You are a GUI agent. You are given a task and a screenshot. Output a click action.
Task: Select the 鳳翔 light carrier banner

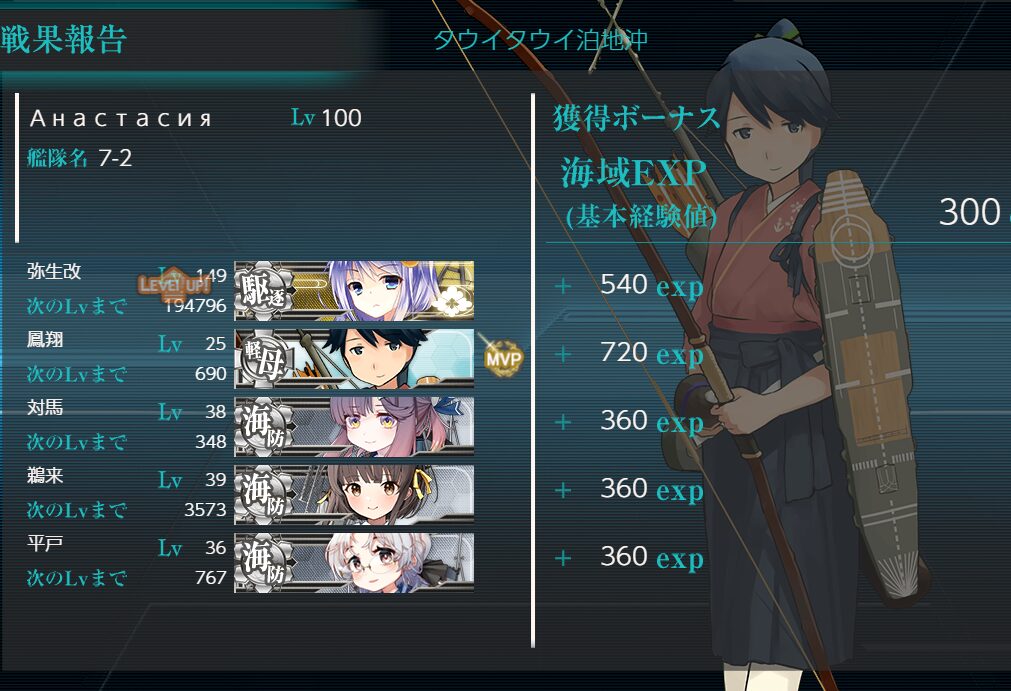point(354,358)
